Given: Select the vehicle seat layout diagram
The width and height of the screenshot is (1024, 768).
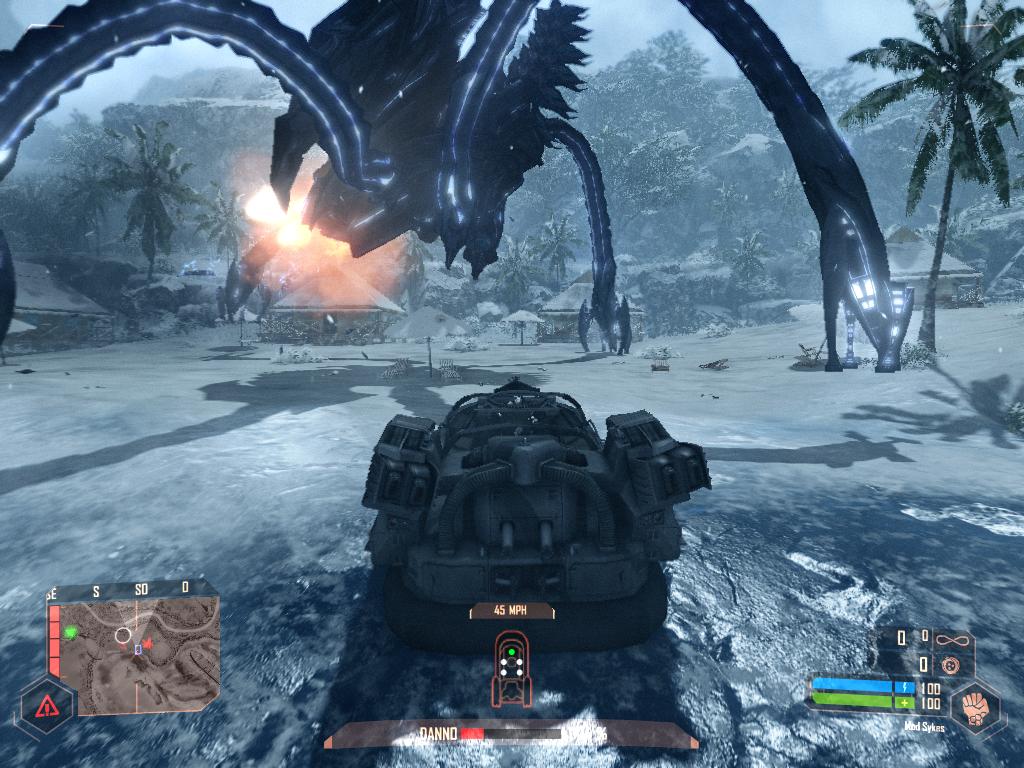Looking at the screenshot, I should coord(511,664).
